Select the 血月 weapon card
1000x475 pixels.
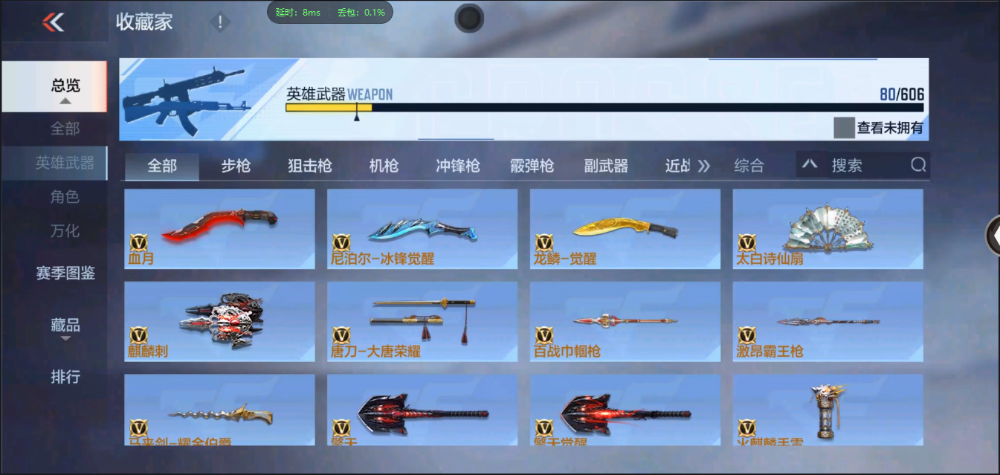(x=219, y=229)
